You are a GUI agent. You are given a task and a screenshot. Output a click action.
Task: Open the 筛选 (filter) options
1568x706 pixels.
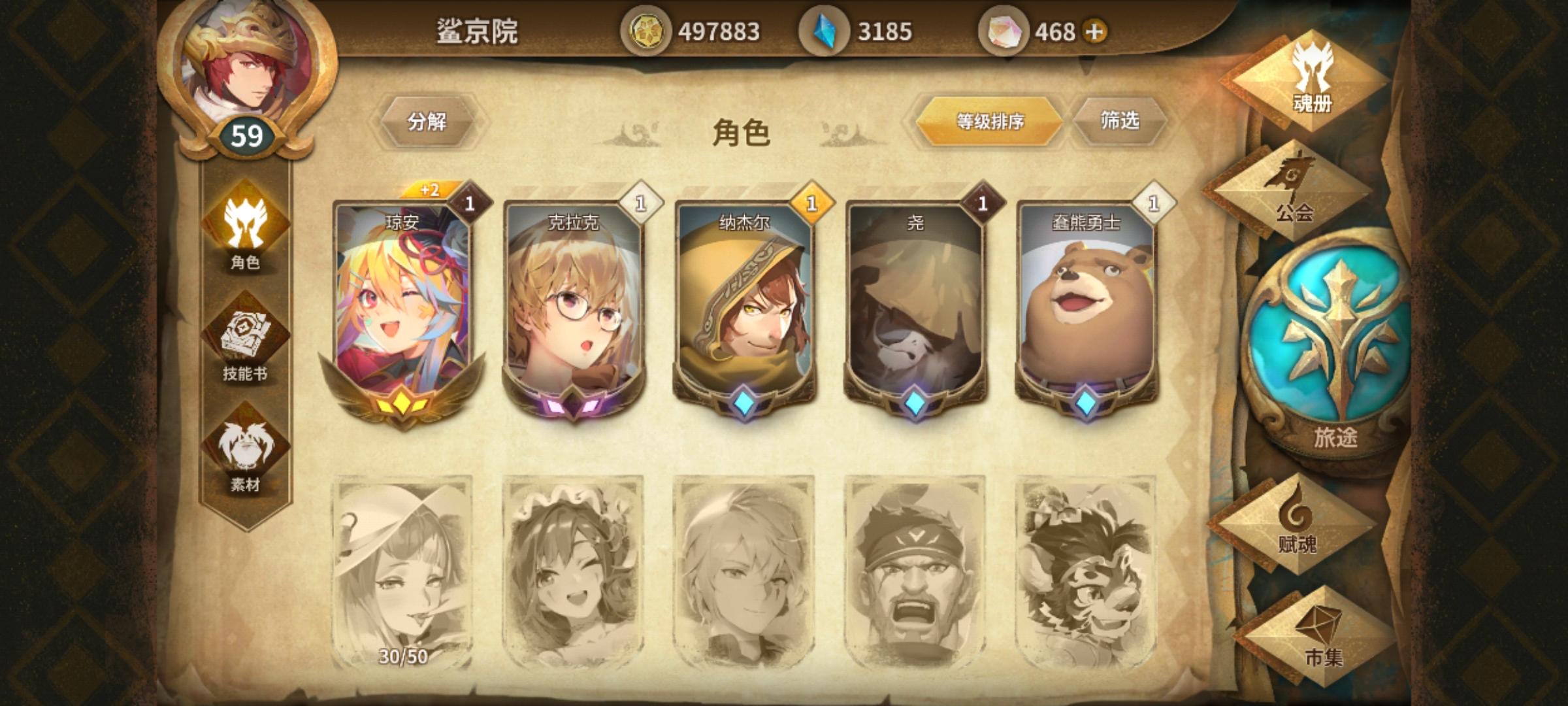[x=1120, y=121]
